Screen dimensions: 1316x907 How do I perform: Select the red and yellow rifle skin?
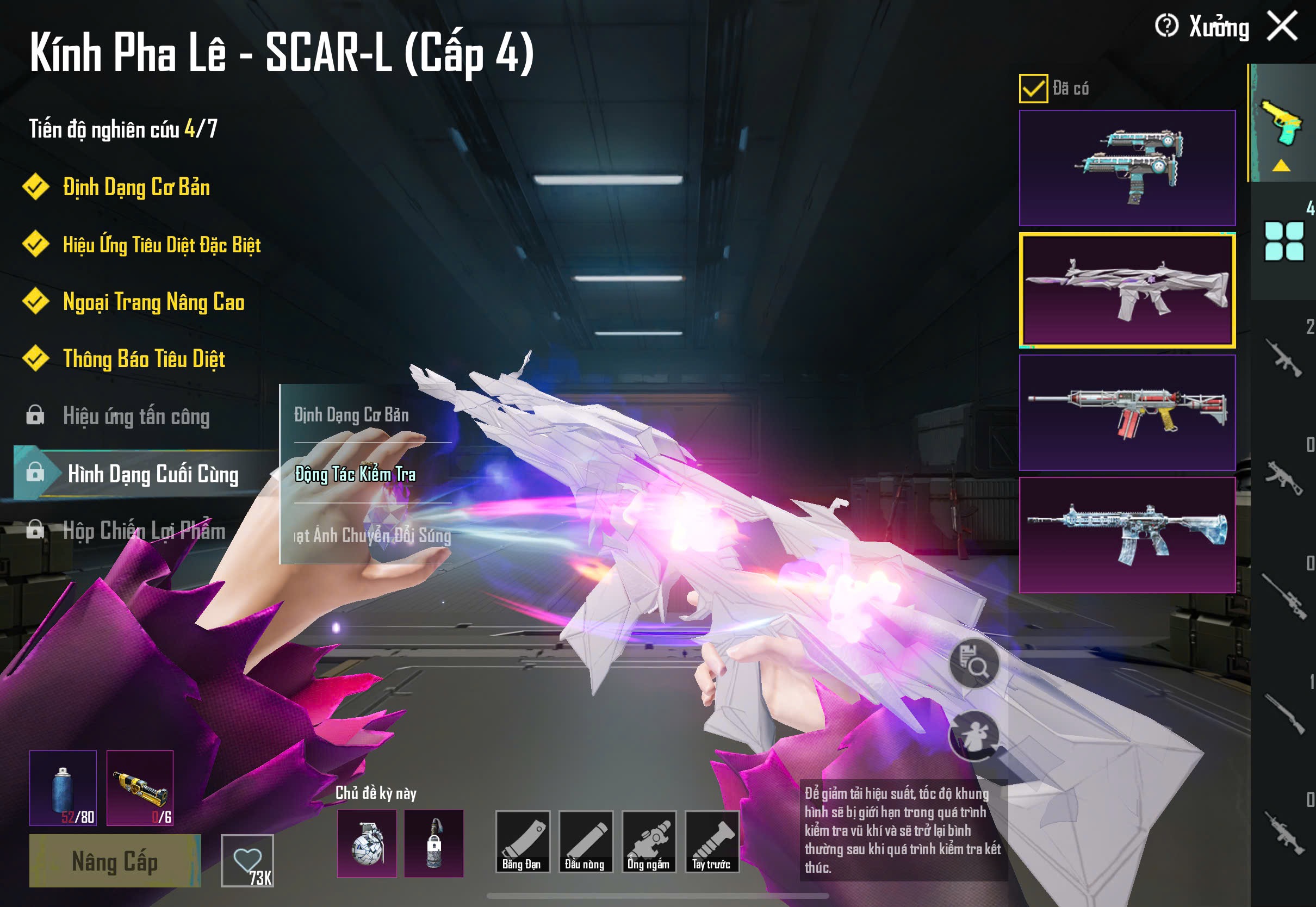pos(1127,413)
